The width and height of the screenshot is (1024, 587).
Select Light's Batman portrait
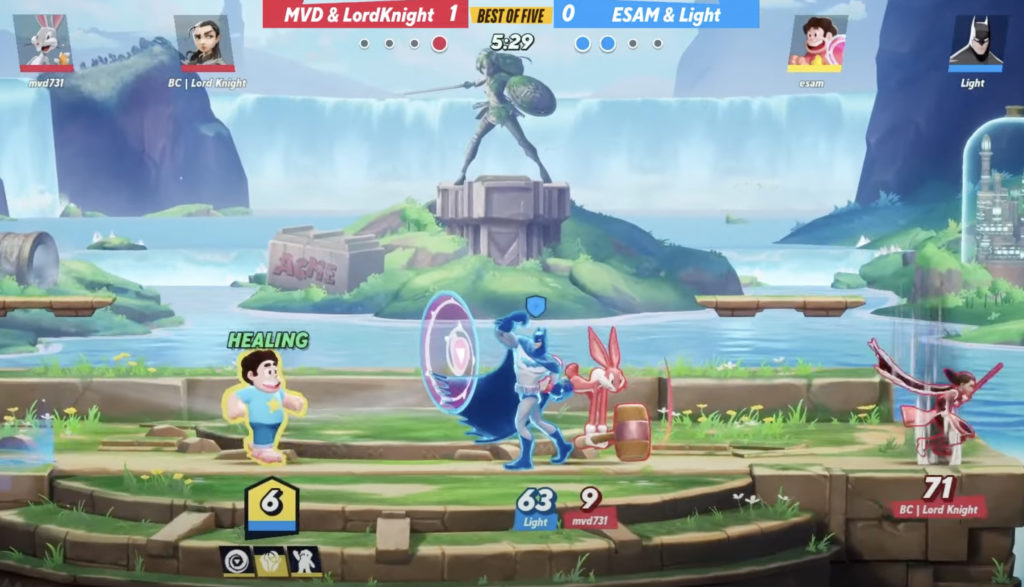(x=977, y=42)
